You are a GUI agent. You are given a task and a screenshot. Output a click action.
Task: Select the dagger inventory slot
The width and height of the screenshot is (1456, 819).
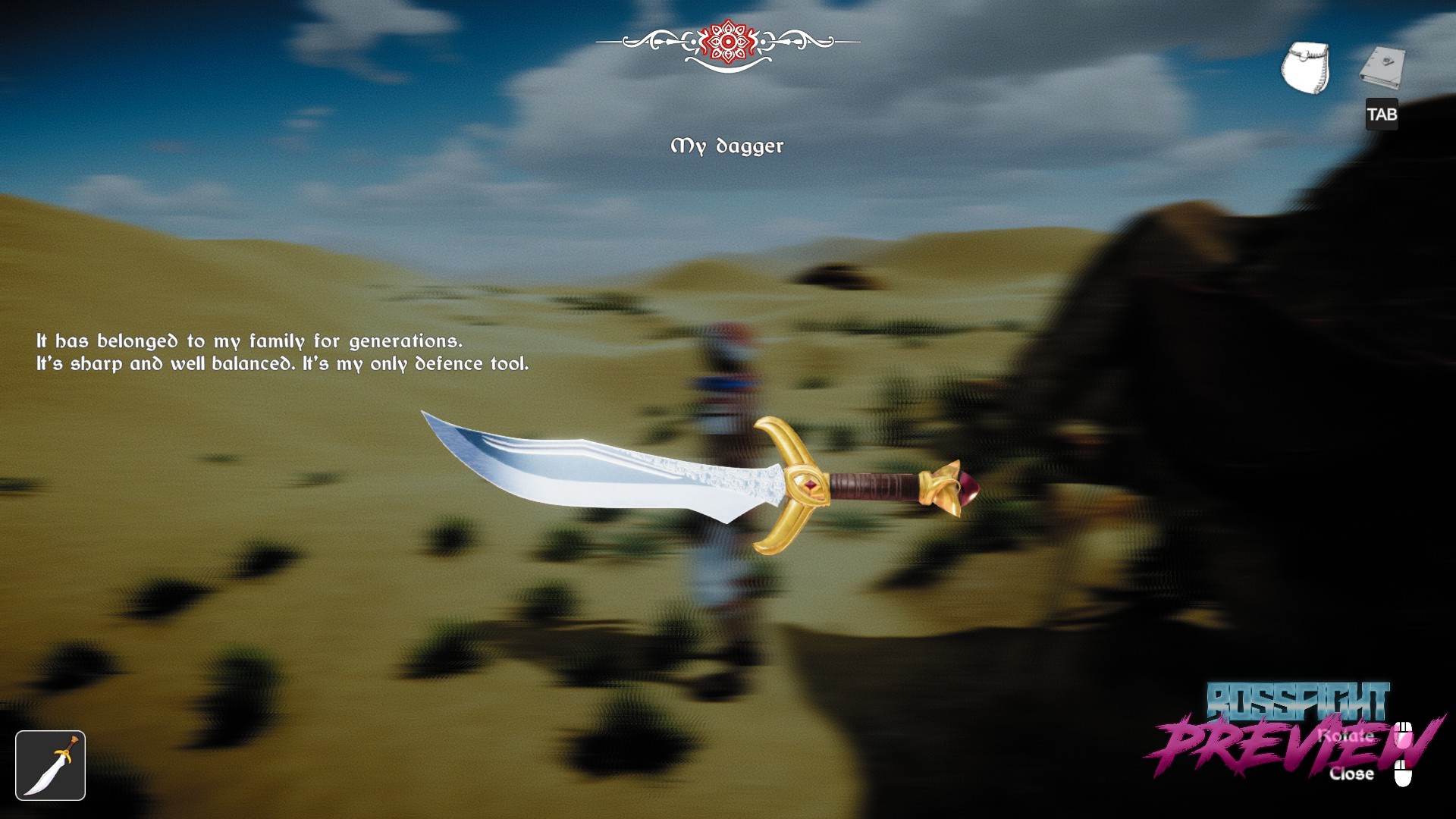coord(50,765)
